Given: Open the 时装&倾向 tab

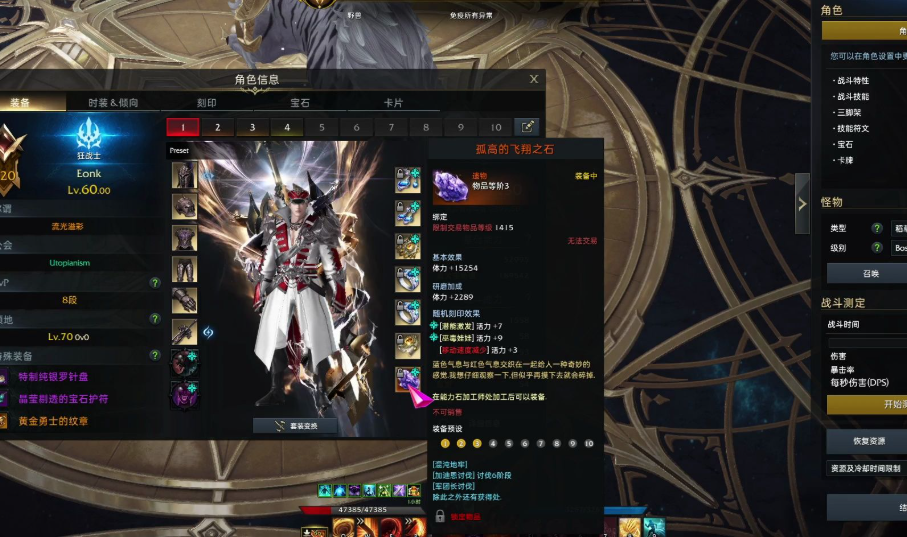Looking at the screenshot, I should pyautogui.click(x=112, y=102).
